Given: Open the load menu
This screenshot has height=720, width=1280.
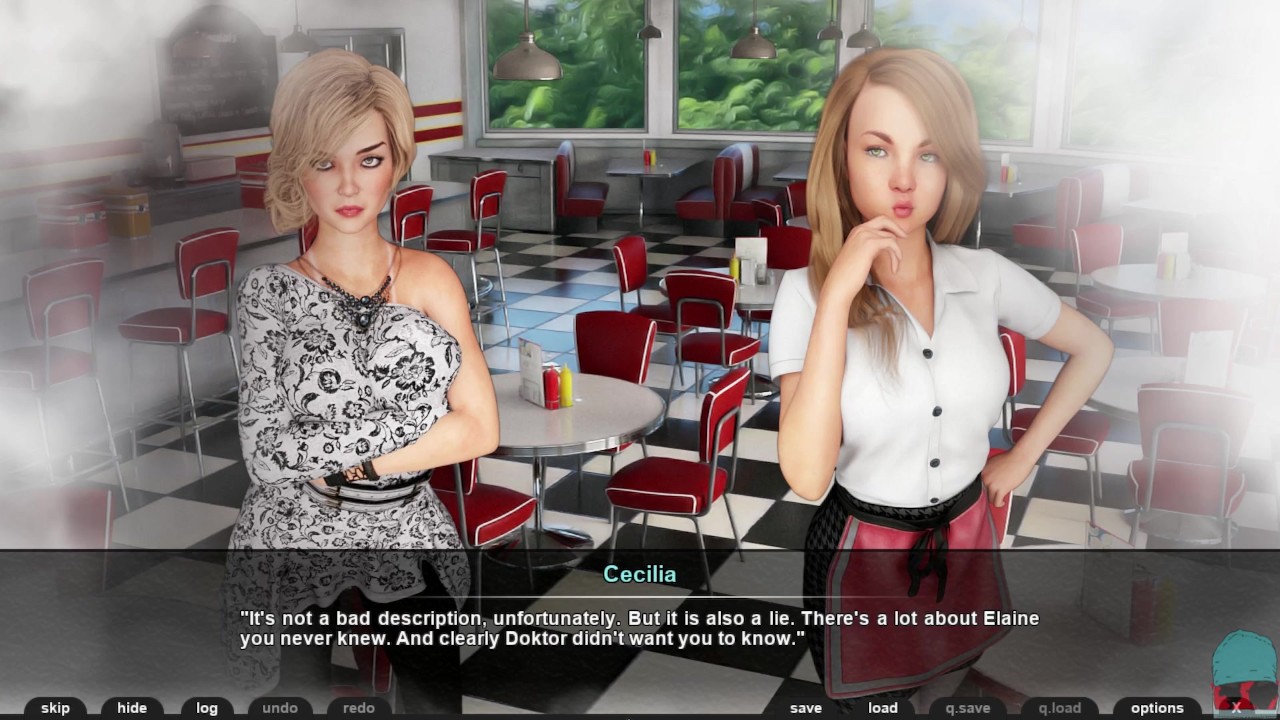Looking at the screenshot, I should pyautogui.click(x=882, y=708).
